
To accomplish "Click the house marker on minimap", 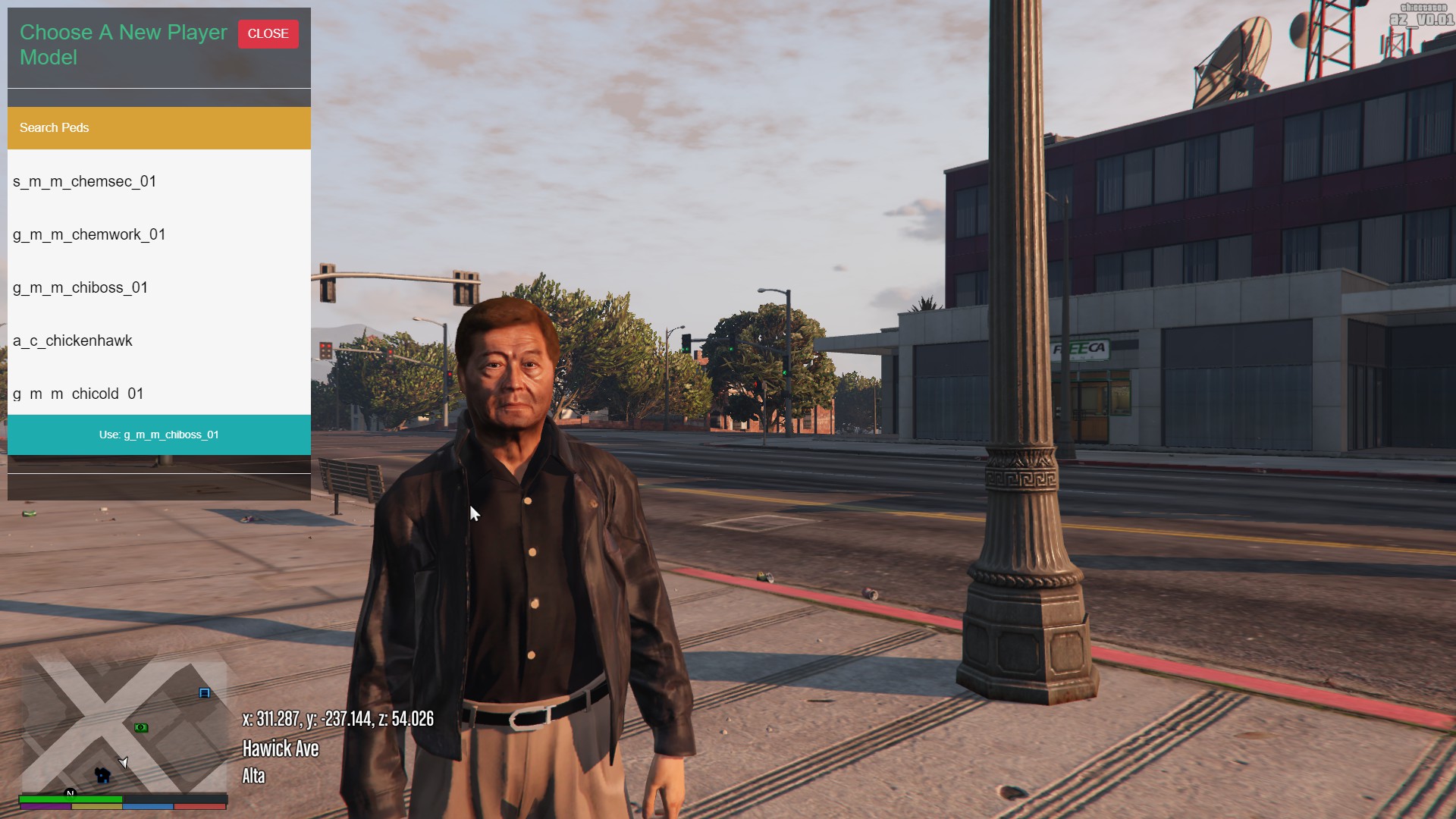I will click(x=102, y=775).
